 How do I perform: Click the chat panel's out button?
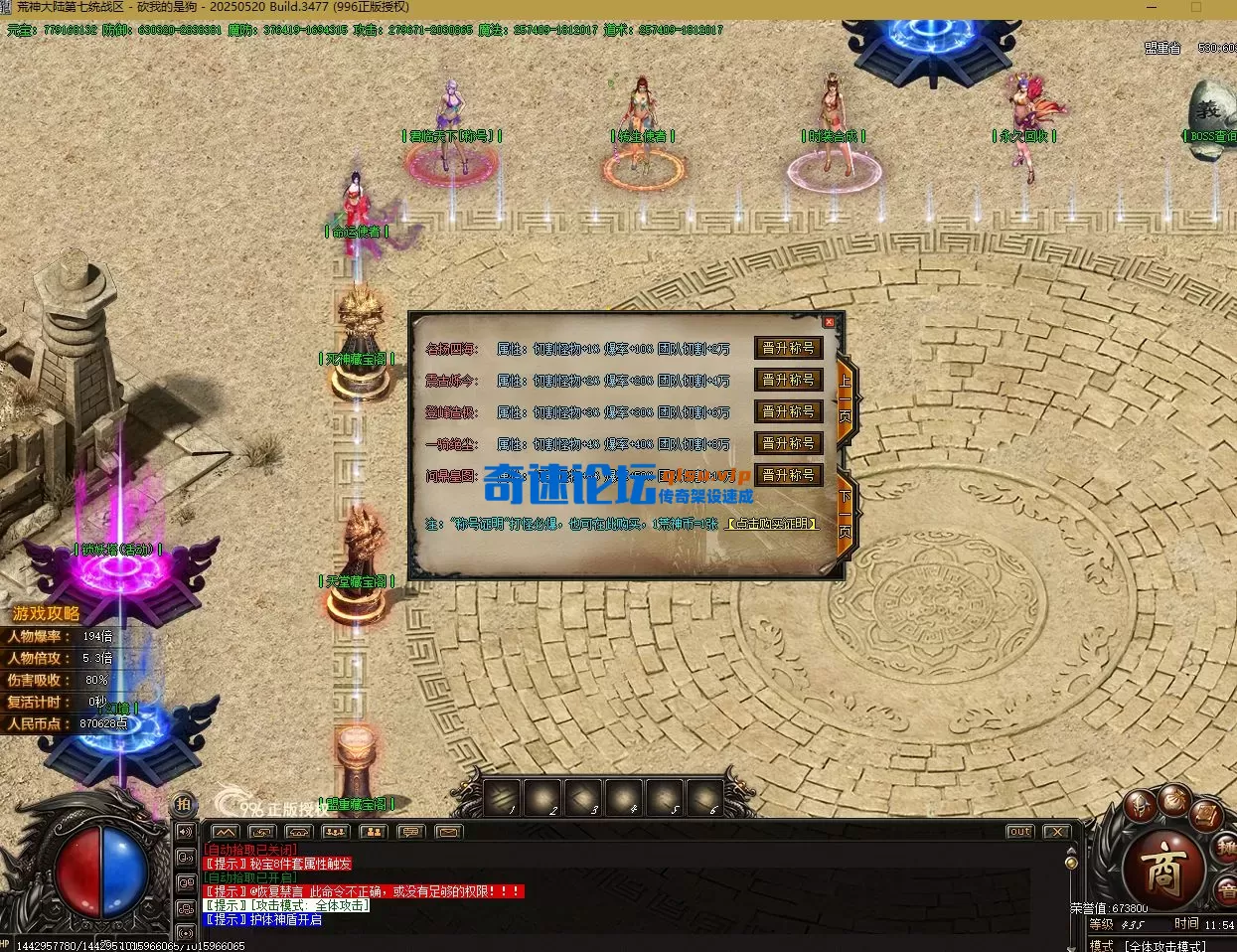point(1019,832)
